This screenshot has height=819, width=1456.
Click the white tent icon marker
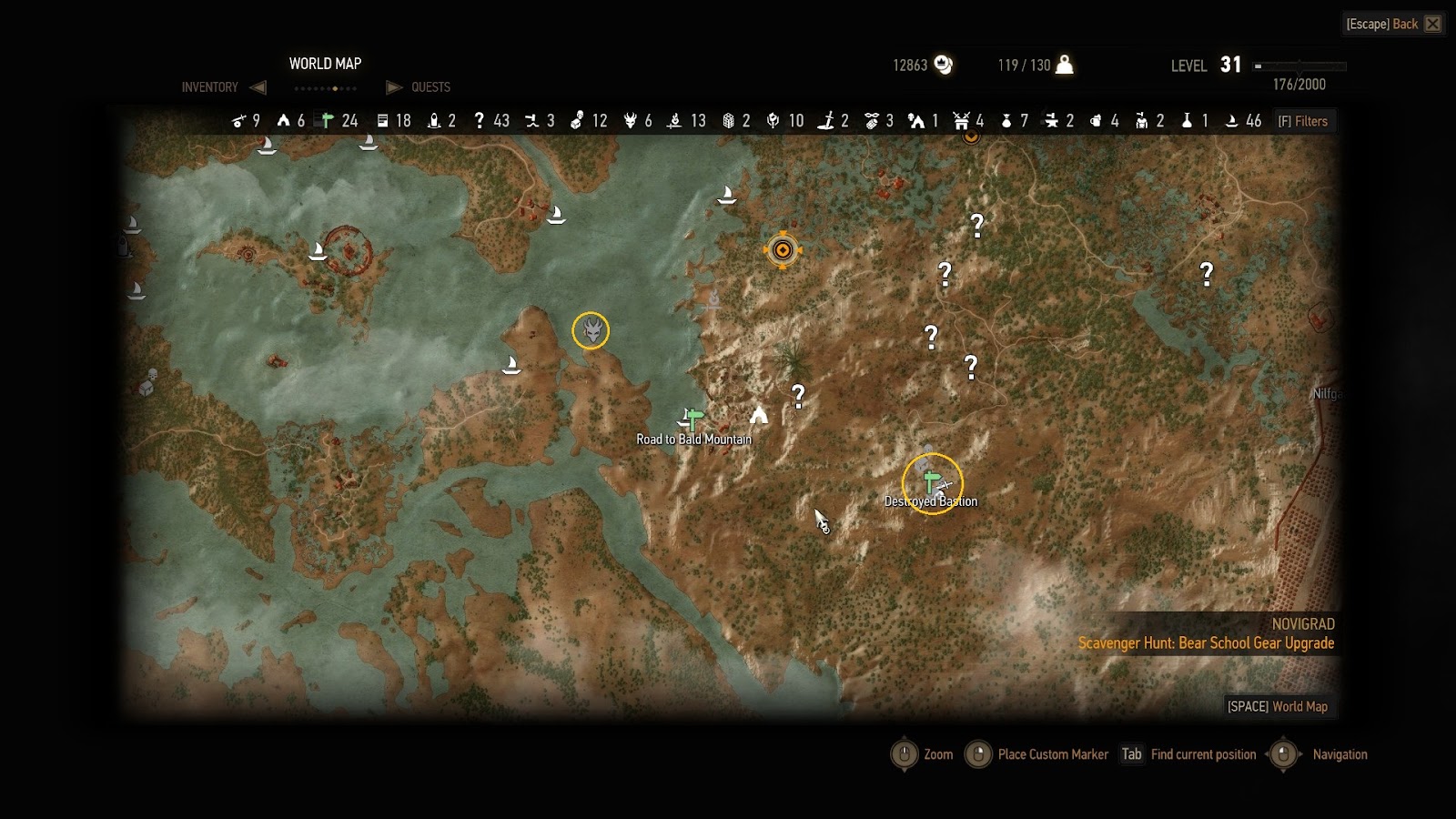[x=758, y=416]
